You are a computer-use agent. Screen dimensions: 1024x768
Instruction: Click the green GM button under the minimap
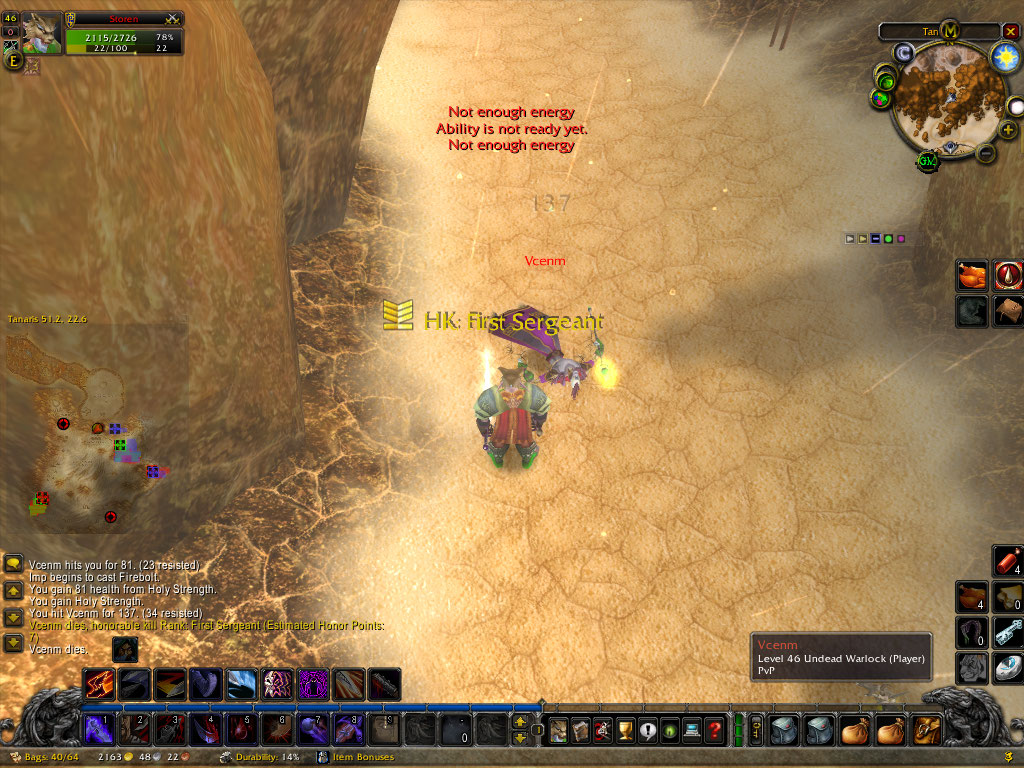(x=927, y=162)
